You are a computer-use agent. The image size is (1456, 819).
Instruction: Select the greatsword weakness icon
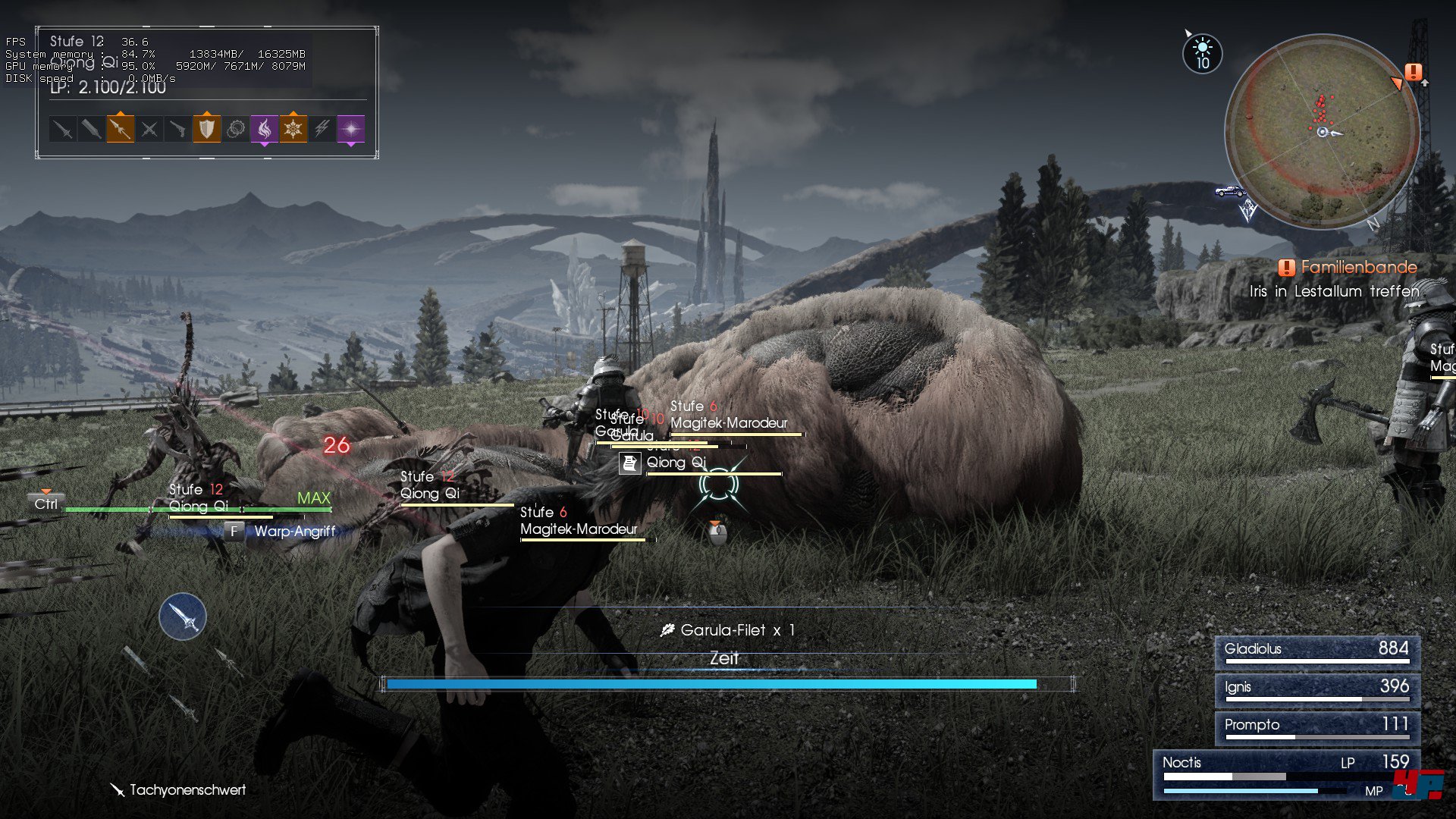click(x=91, y=130)
